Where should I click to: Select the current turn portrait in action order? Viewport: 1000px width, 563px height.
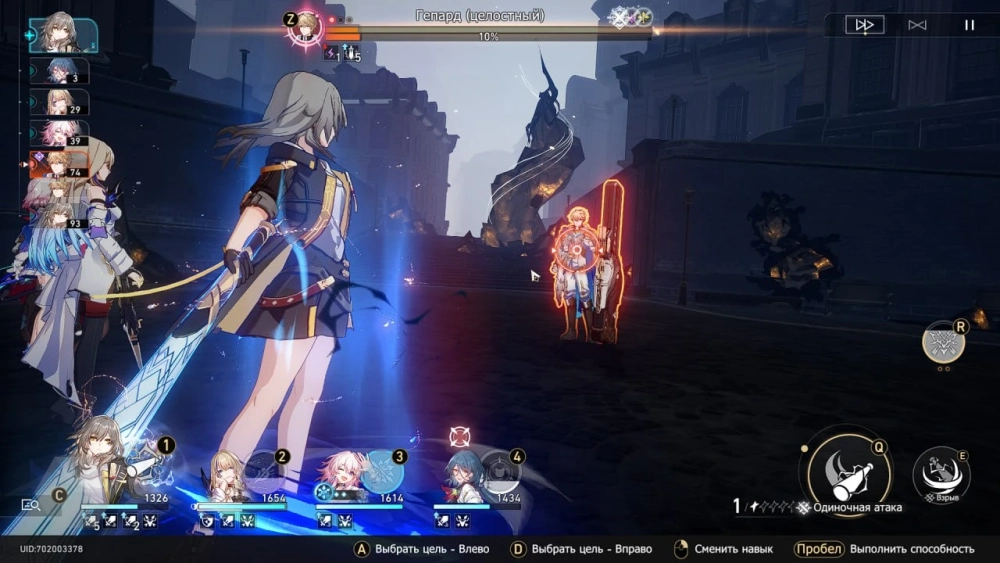[x=63, y=36]
